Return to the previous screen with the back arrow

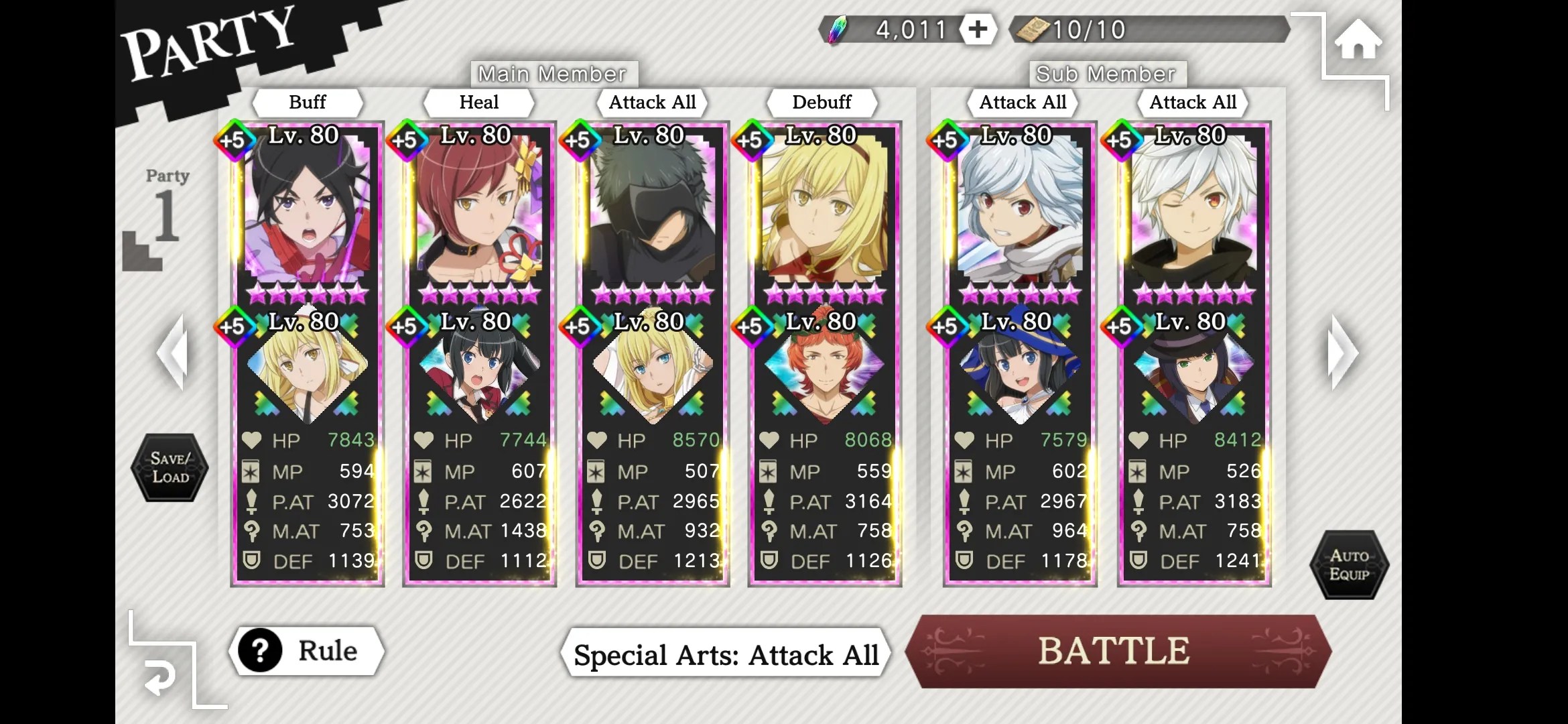point(161,678)
